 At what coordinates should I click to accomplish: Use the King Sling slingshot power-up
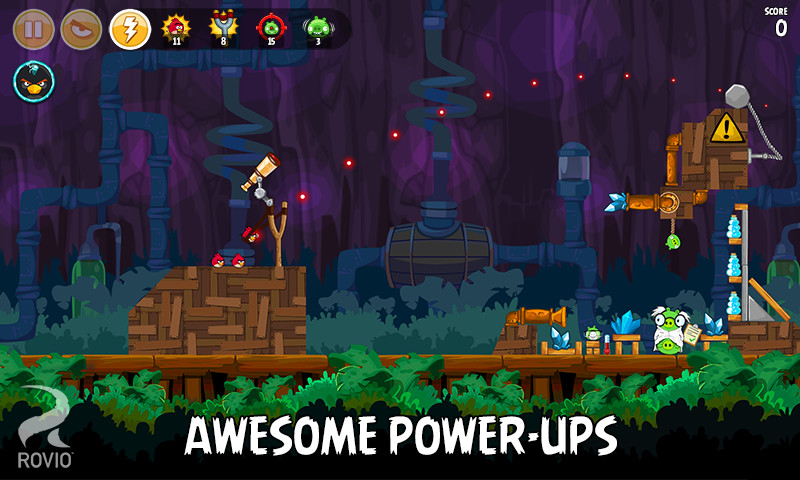(223, 27)
